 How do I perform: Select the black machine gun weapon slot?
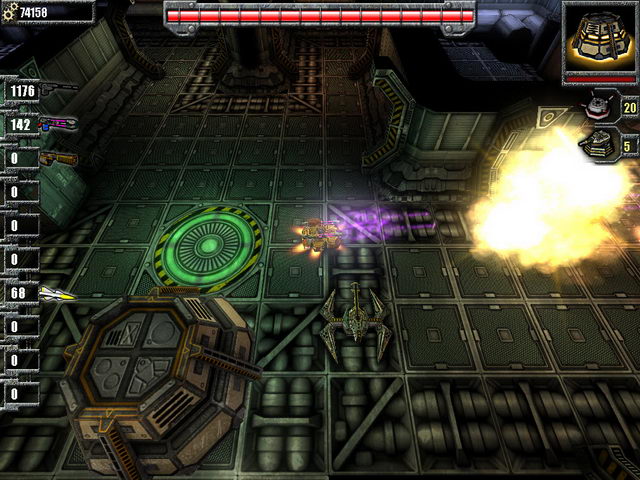tap(58, 91)
